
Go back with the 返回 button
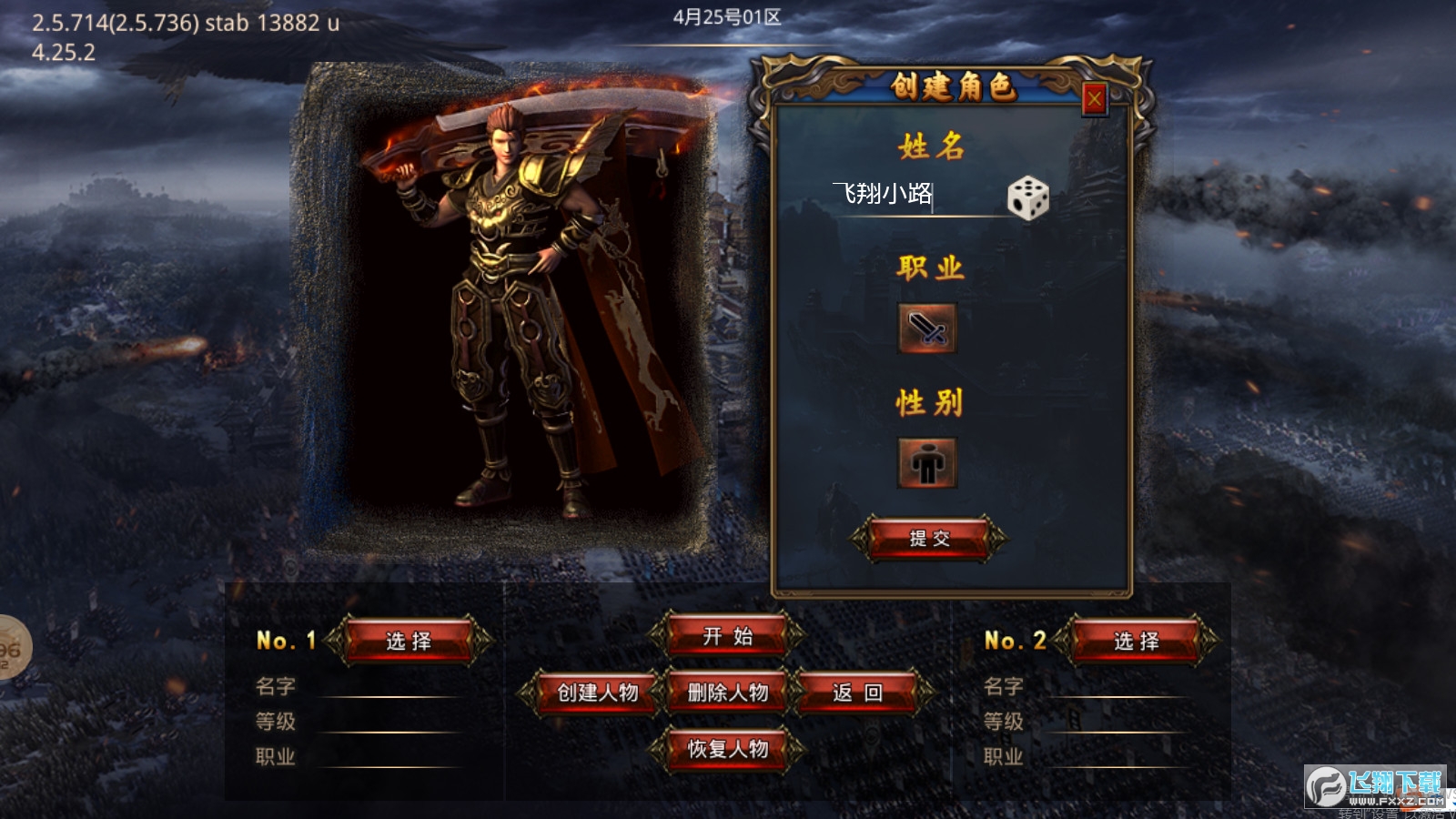pyautogui.click(x=857, y=693)
